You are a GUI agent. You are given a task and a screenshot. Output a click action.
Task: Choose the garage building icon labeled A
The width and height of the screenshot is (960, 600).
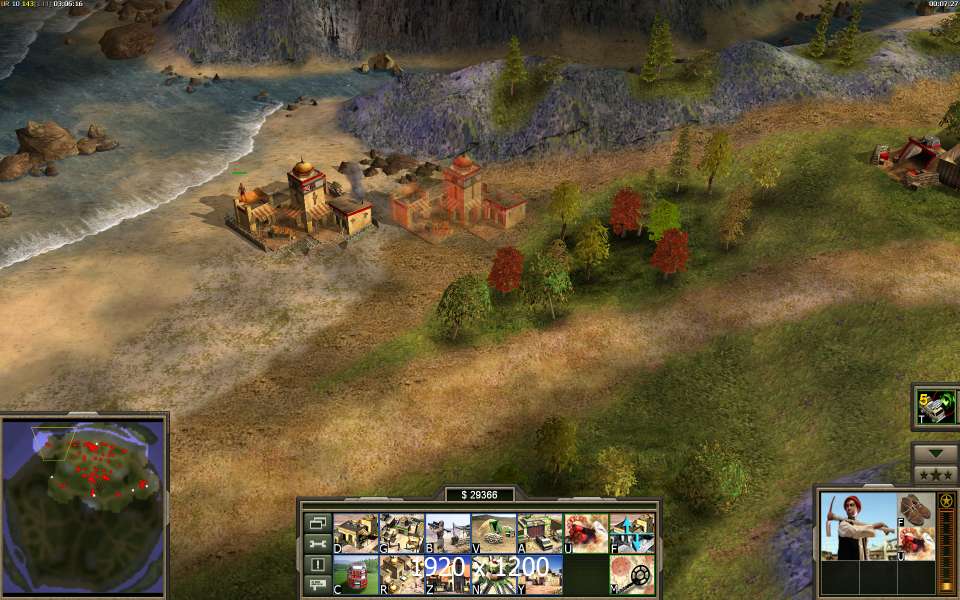pyautogui.click(x=539, y=533)
